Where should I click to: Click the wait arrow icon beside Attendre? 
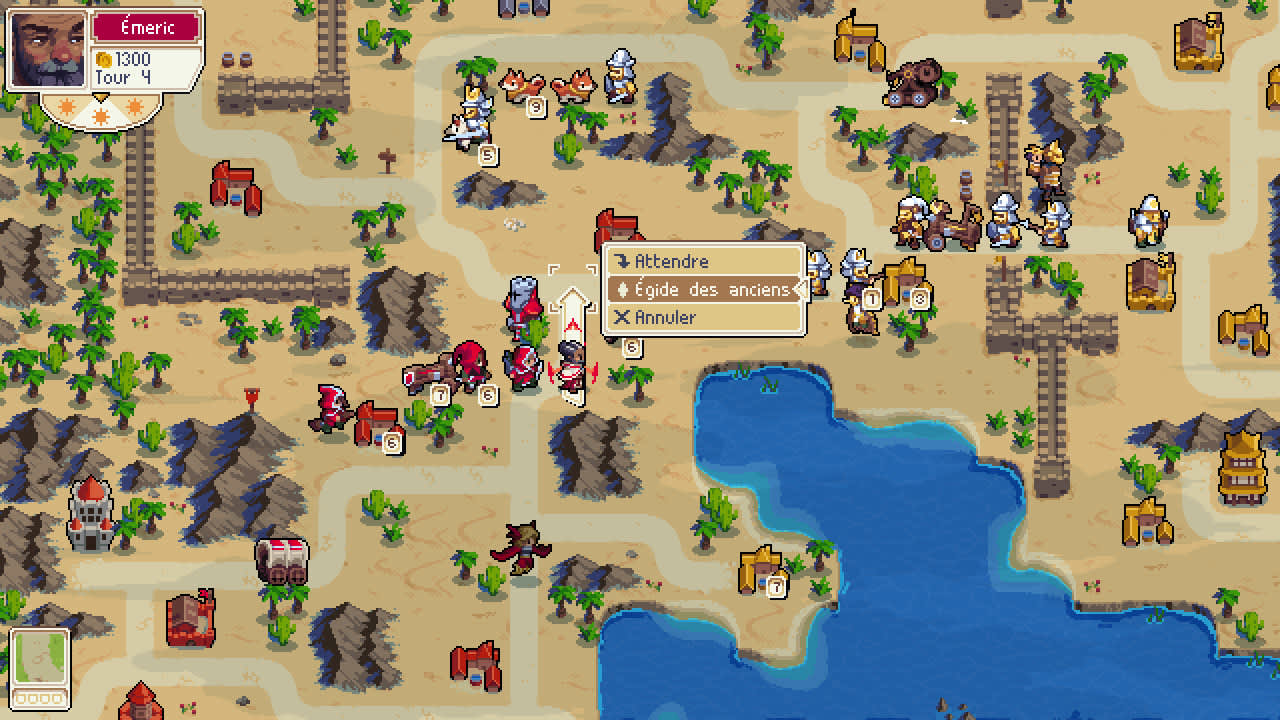point(623,262)
